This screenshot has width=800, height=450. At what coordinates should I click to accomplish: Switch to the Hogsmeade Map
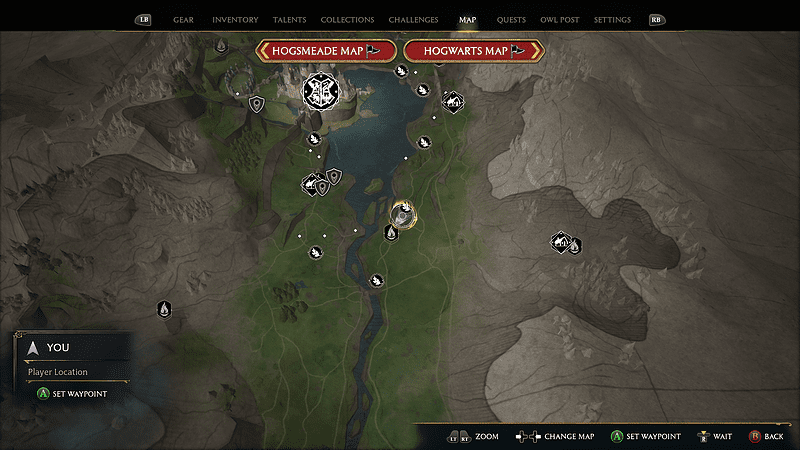pyautogui.click(x=326, y=51)
